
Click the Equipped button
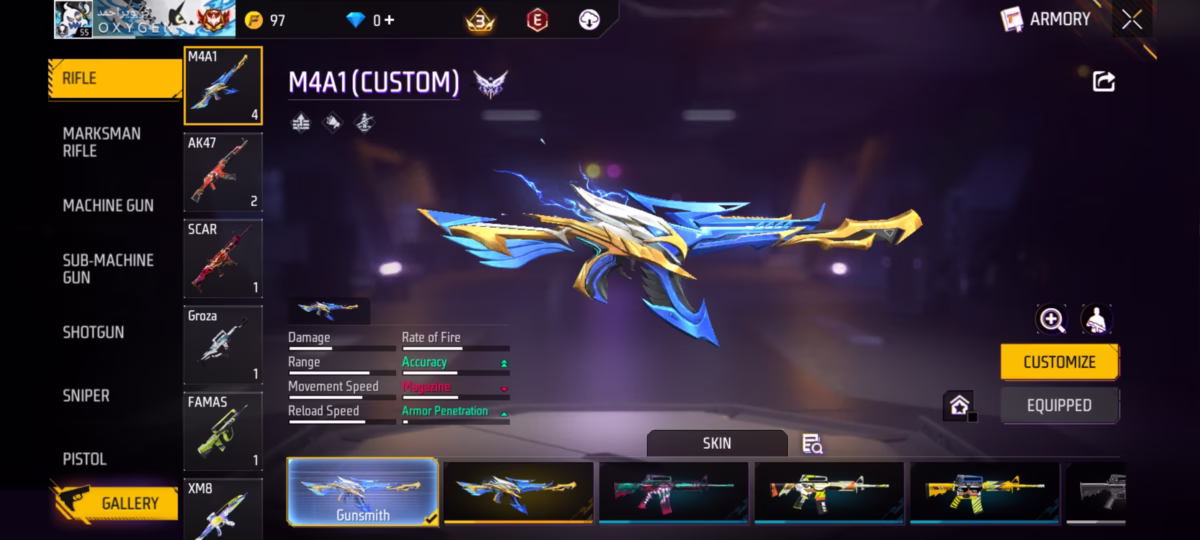1059,405
